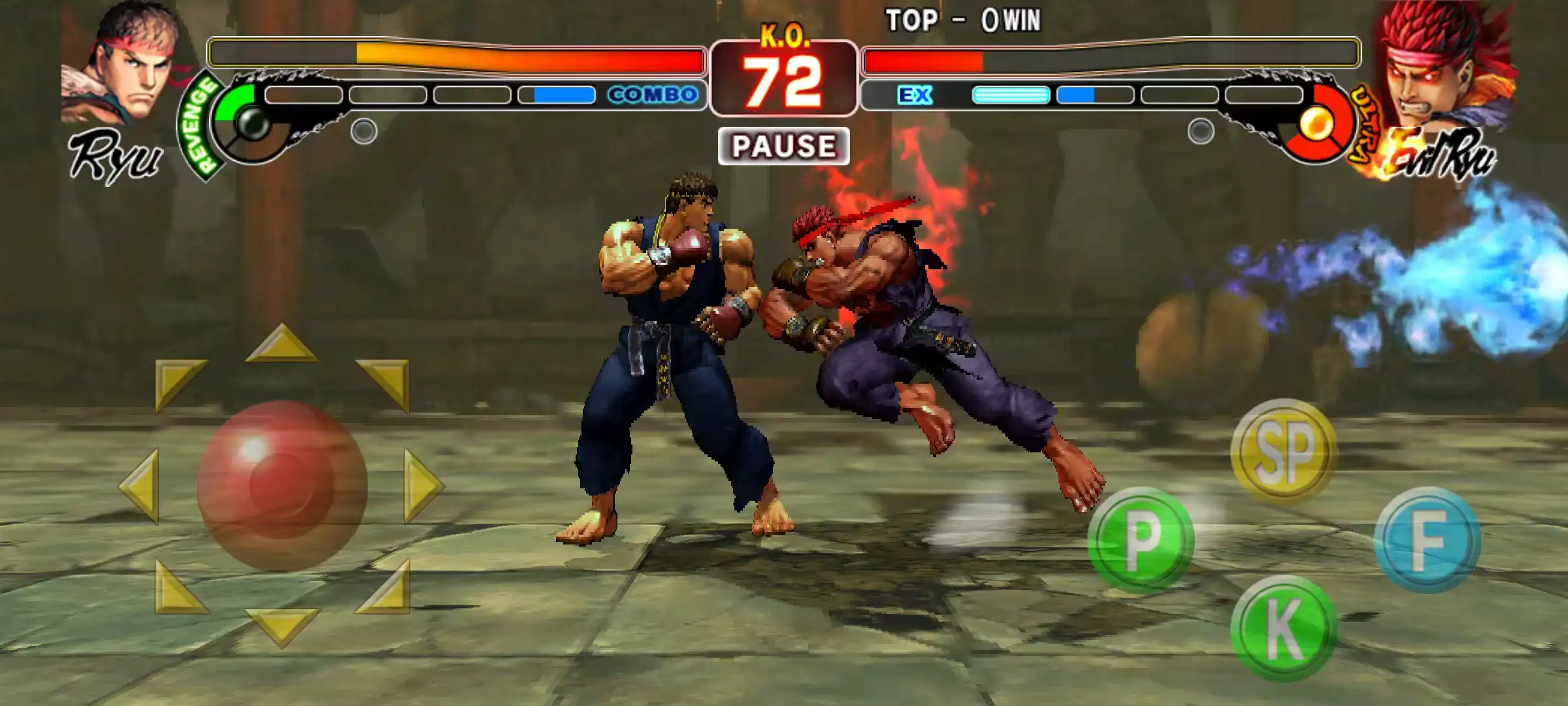
Task: Move left with the d-pad left arrow
Action: [x=140, y=485]
